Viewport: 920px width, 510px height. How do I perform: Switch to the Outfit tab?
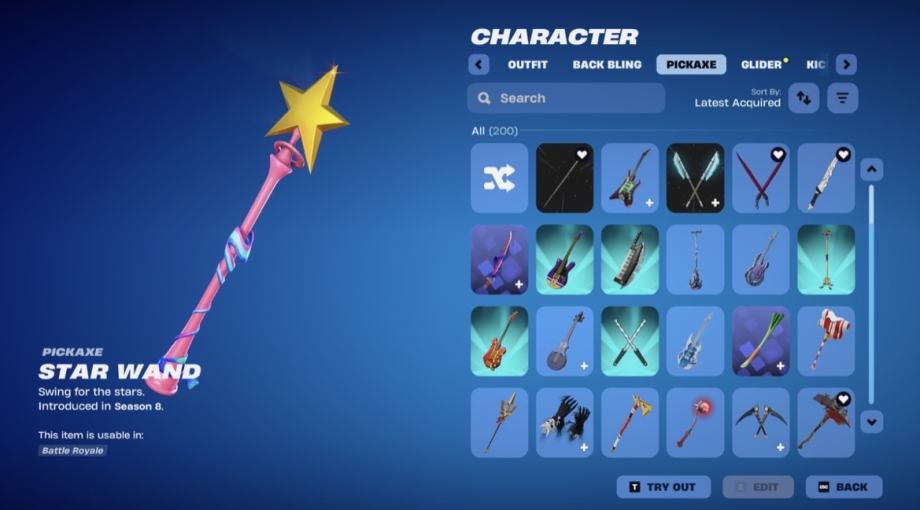[527, 65]
